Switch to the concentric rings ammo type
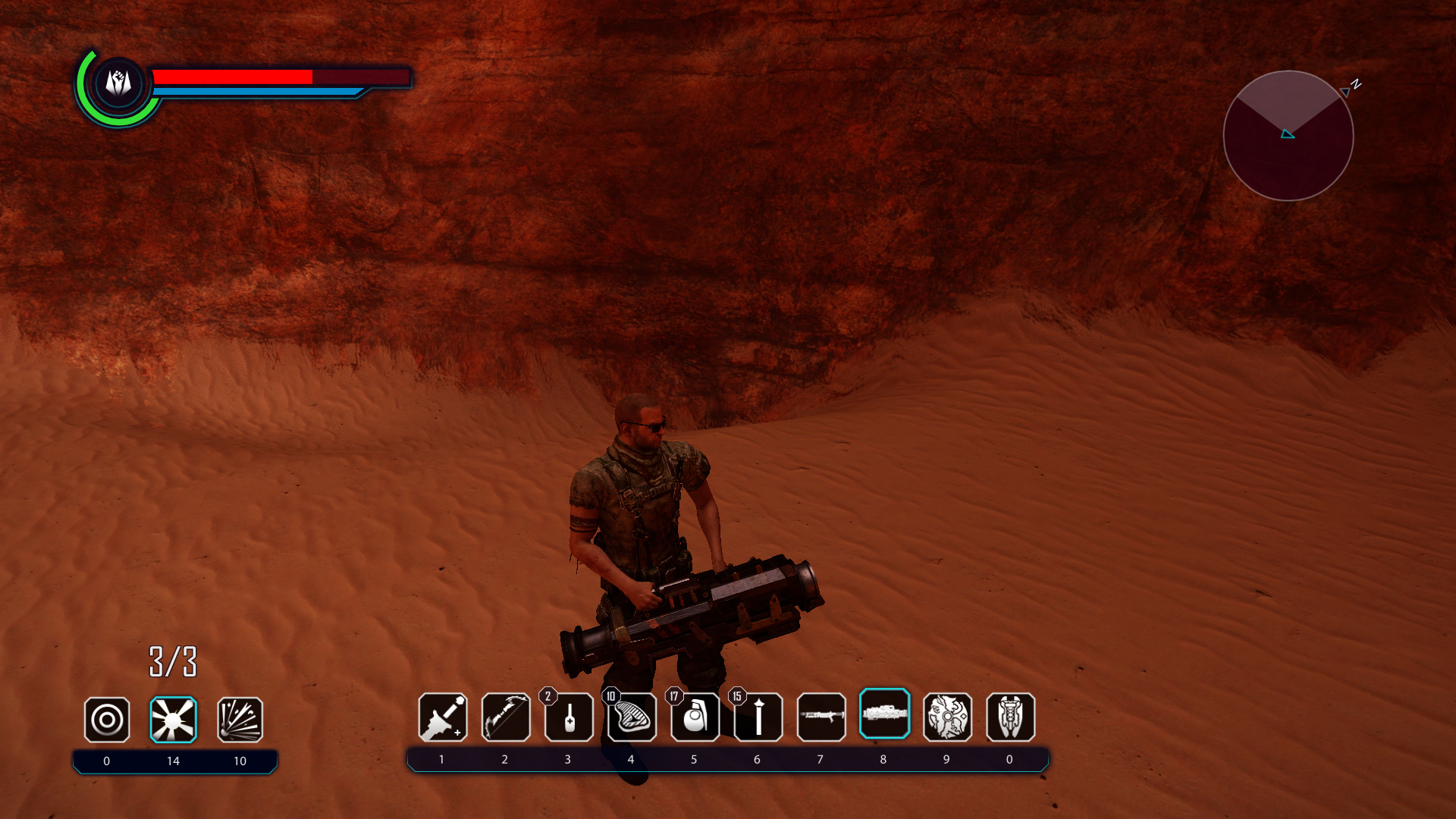Screen dimensions: 1456x819 [x=107, y=720]
